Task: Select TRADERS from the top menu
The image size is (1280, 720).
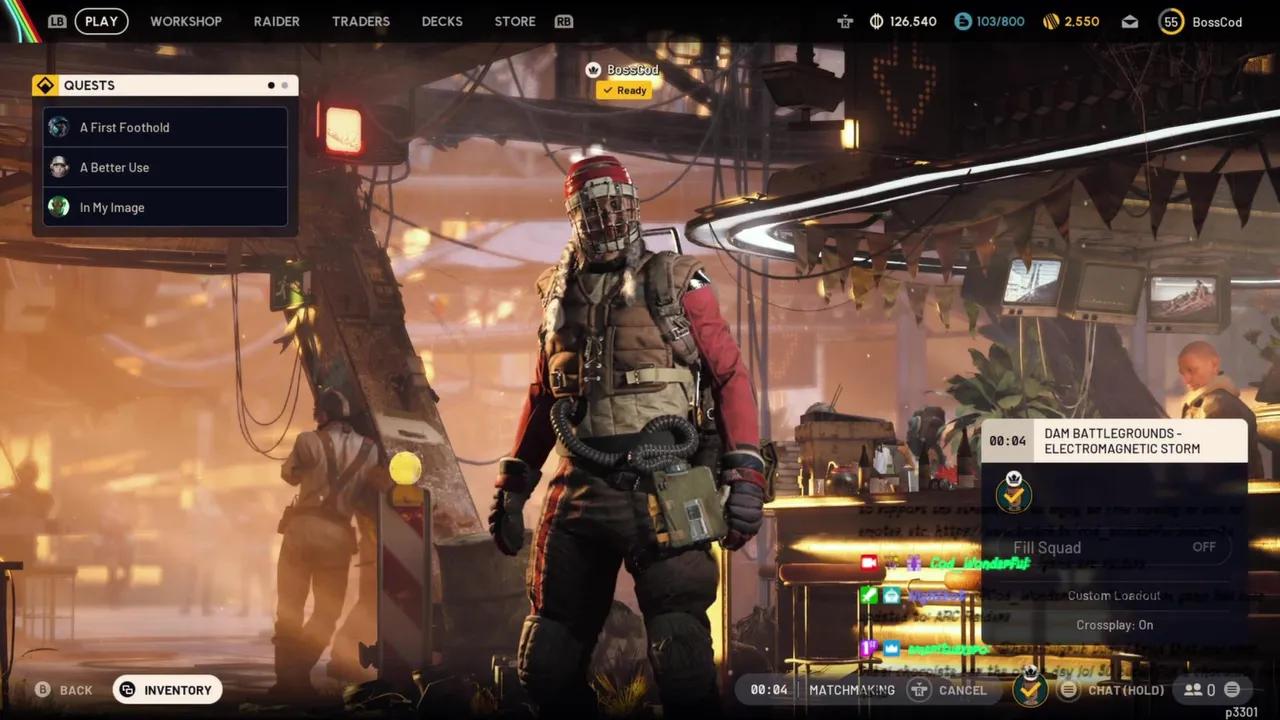Action: [x=360, y=20]
